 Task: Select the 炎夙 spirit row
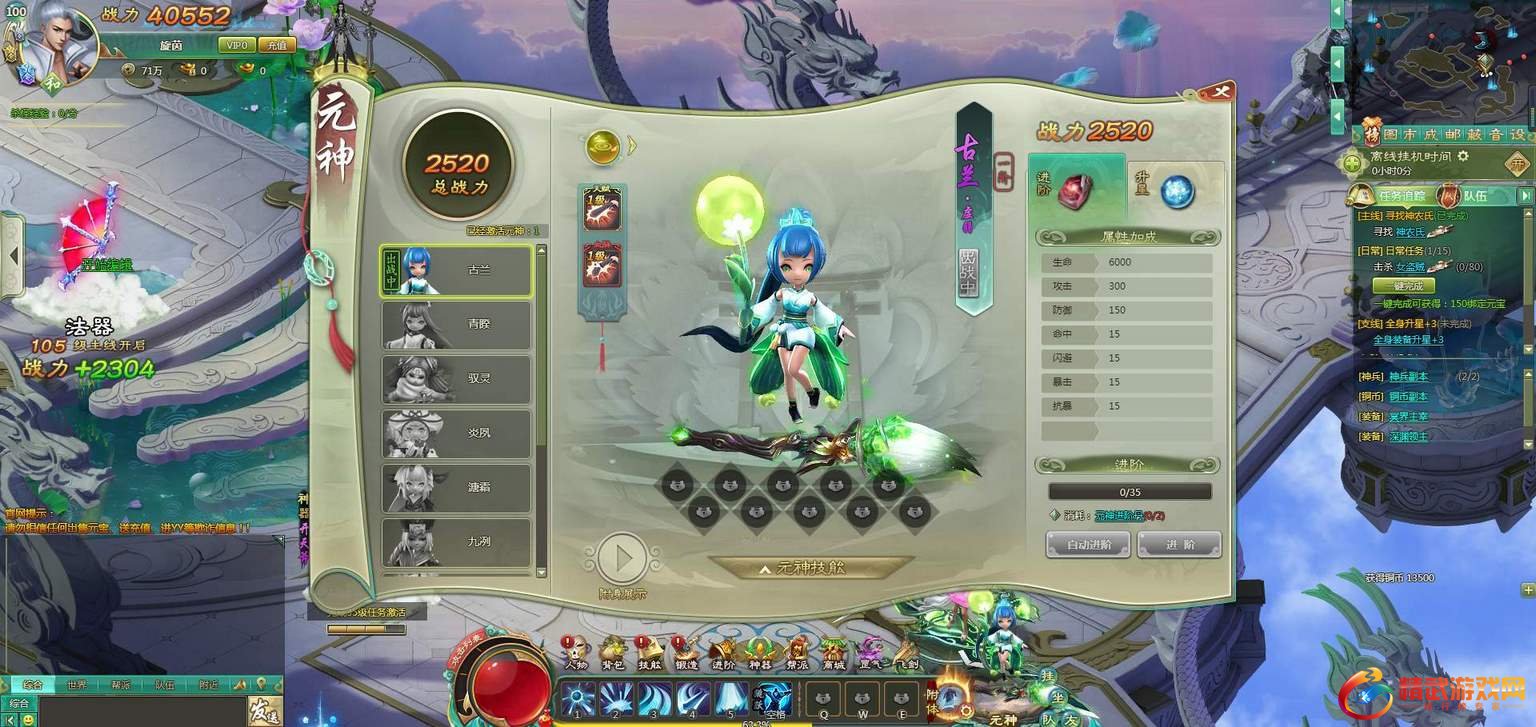[456, 433]
